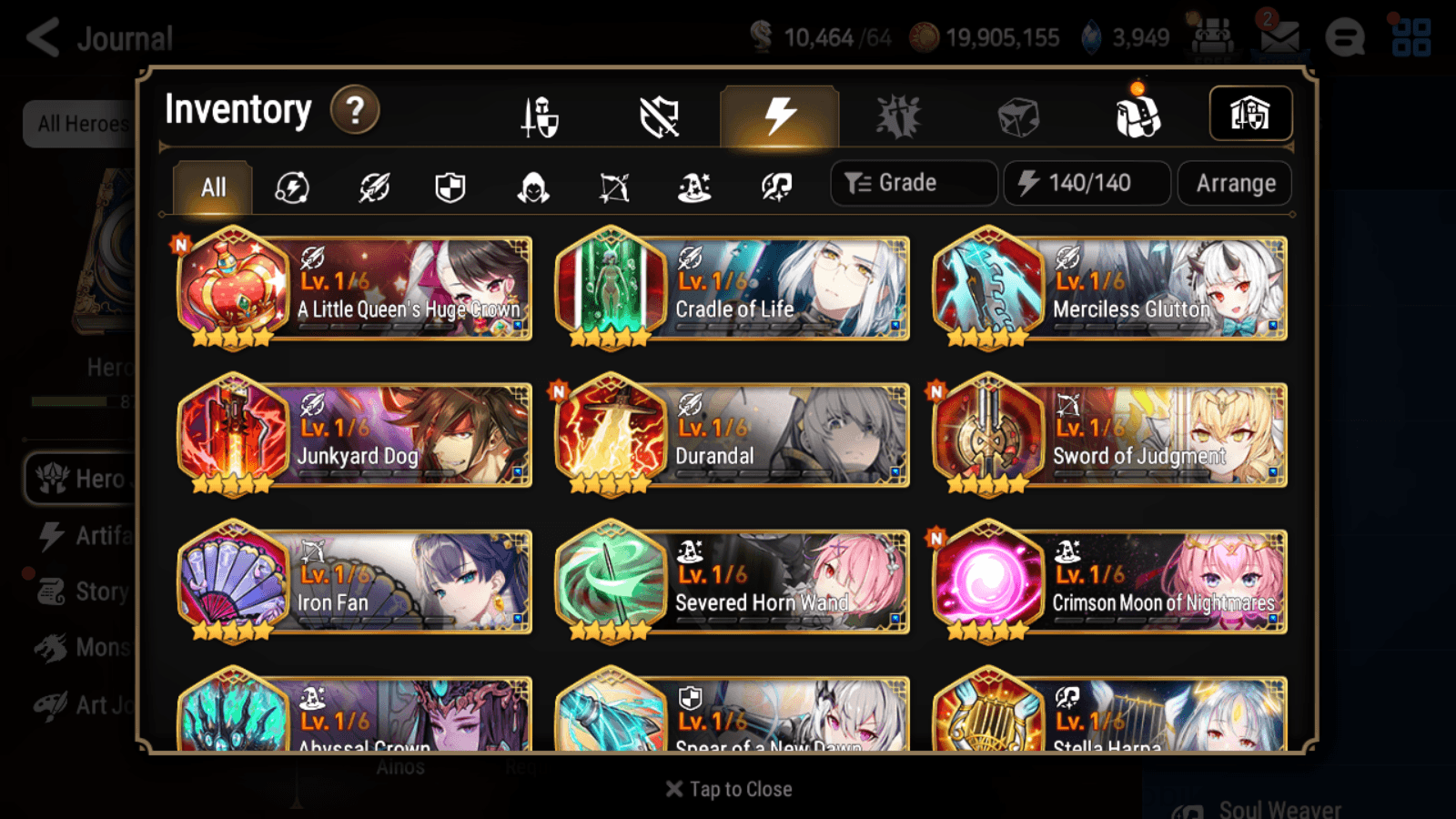Open the Inventory help question mark
Screen dimensions: 1456x819
pos(355,109)
